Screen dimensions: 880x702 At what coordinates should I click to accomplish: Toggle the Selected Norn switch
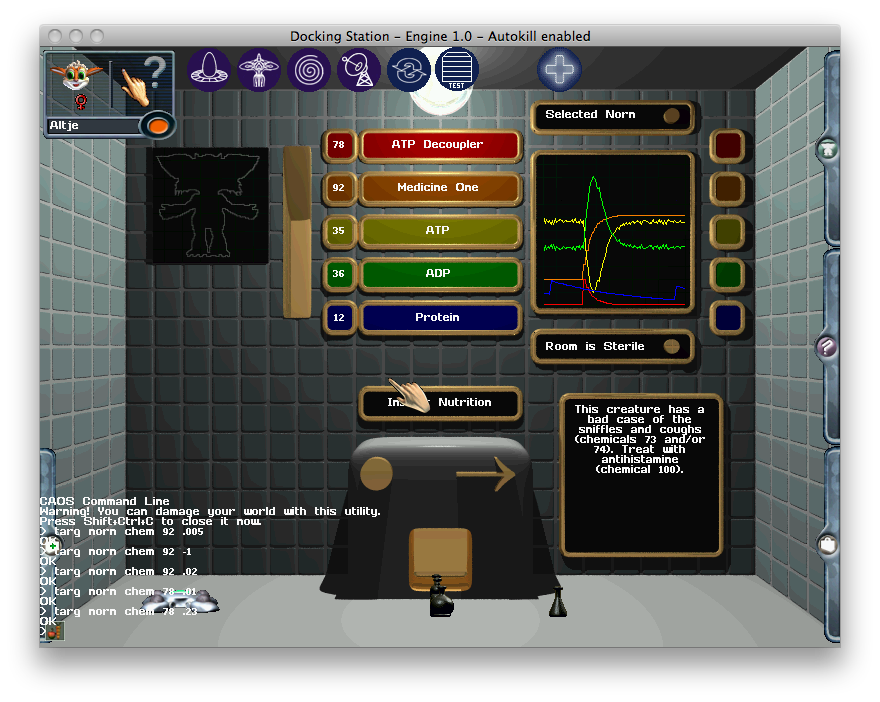point(672,115)
